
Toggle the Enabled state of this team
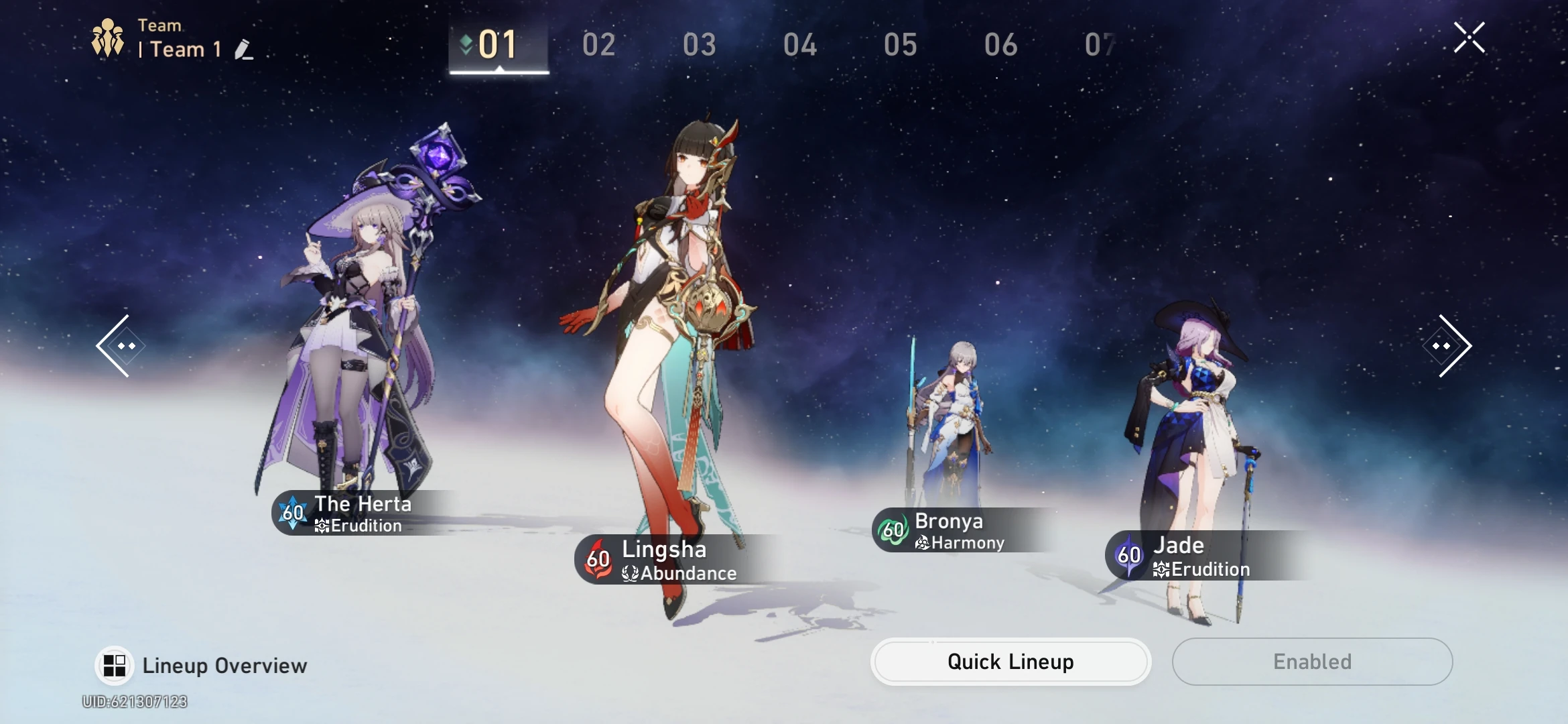point(1312,661)
